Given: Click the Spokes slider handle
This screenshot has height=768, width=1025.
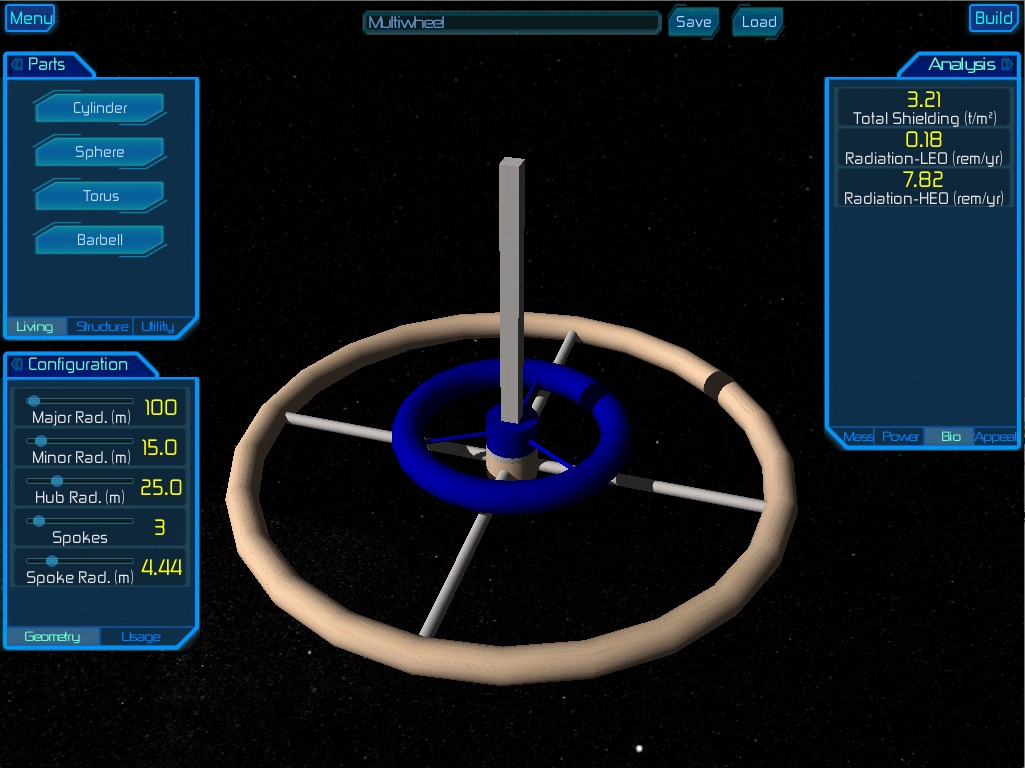Looking at the screenshot, I should 39,521.
